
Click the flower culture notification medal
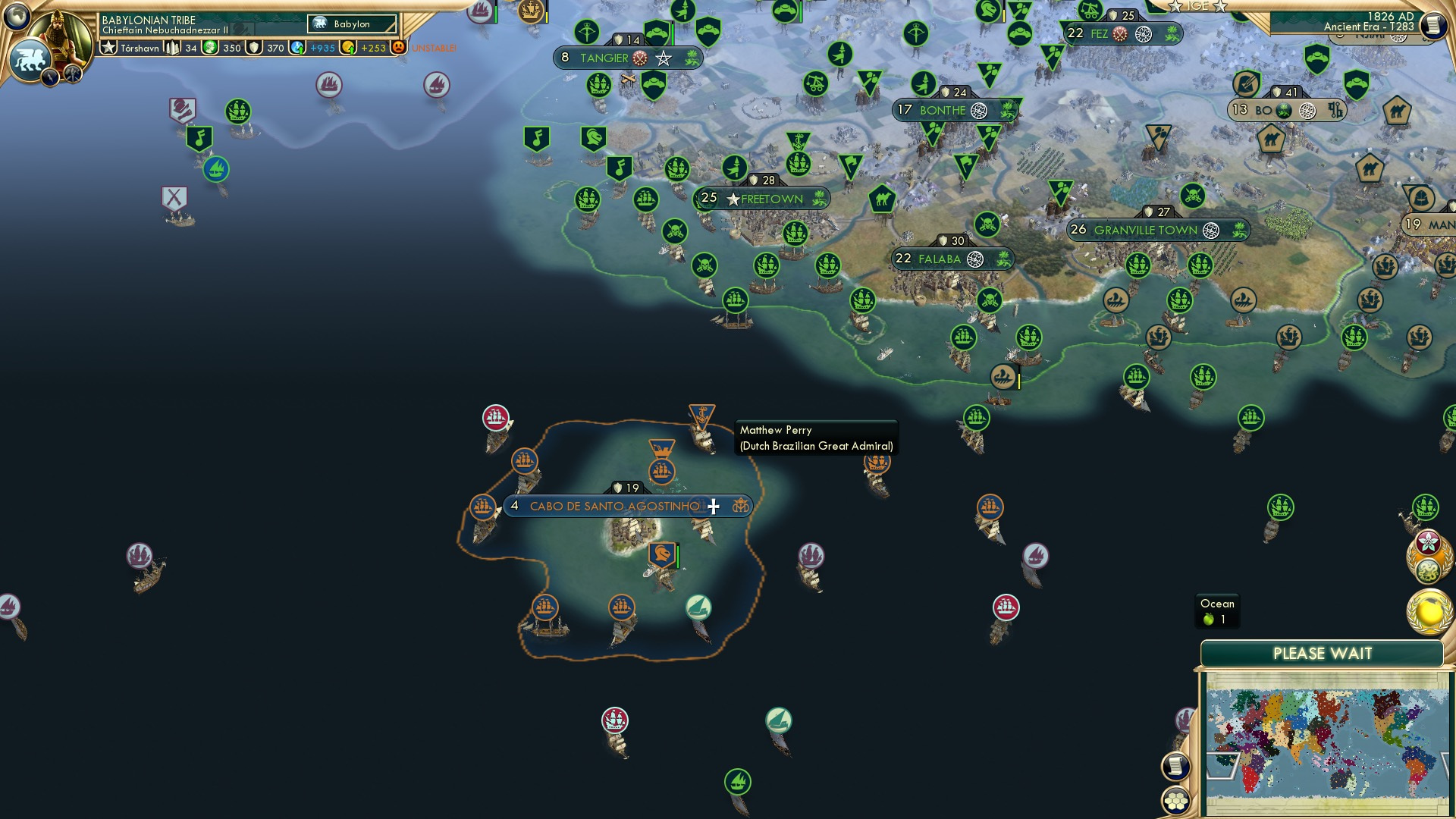coord(1429,544)
